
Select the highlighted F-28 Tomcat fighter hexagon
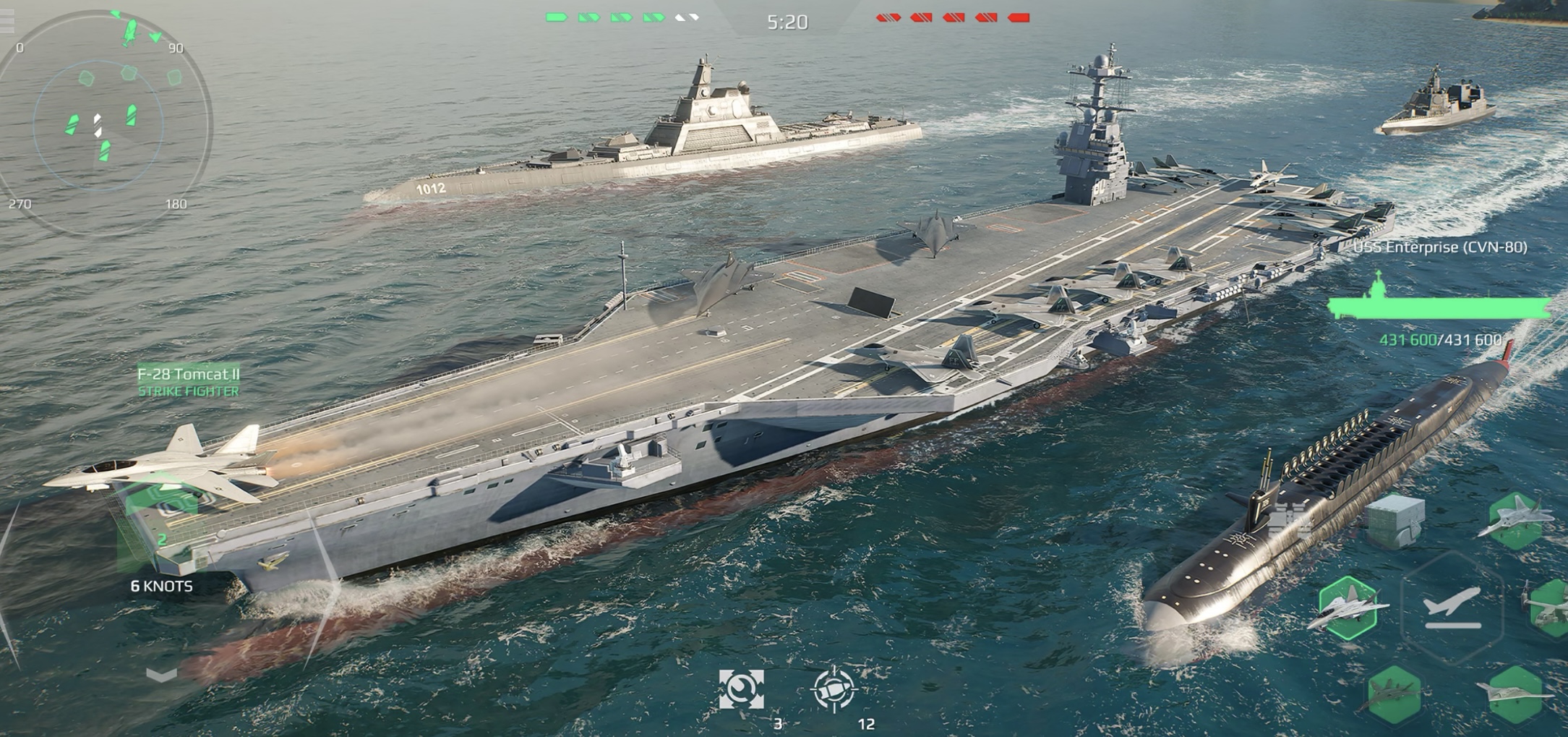(x=1348, y=608)
